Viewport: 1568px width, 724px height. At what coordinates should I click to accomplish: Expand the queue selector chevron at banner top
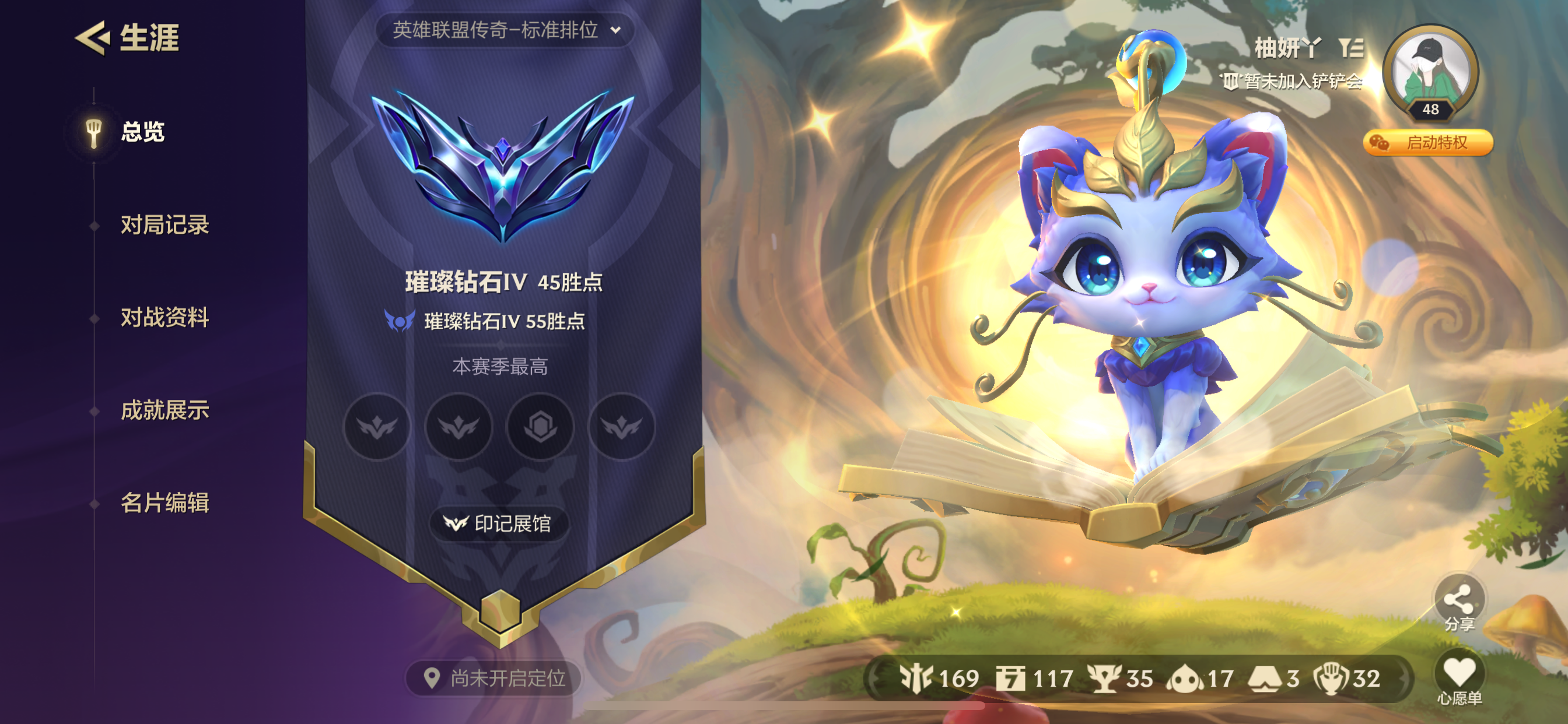(x=616, y=29)
